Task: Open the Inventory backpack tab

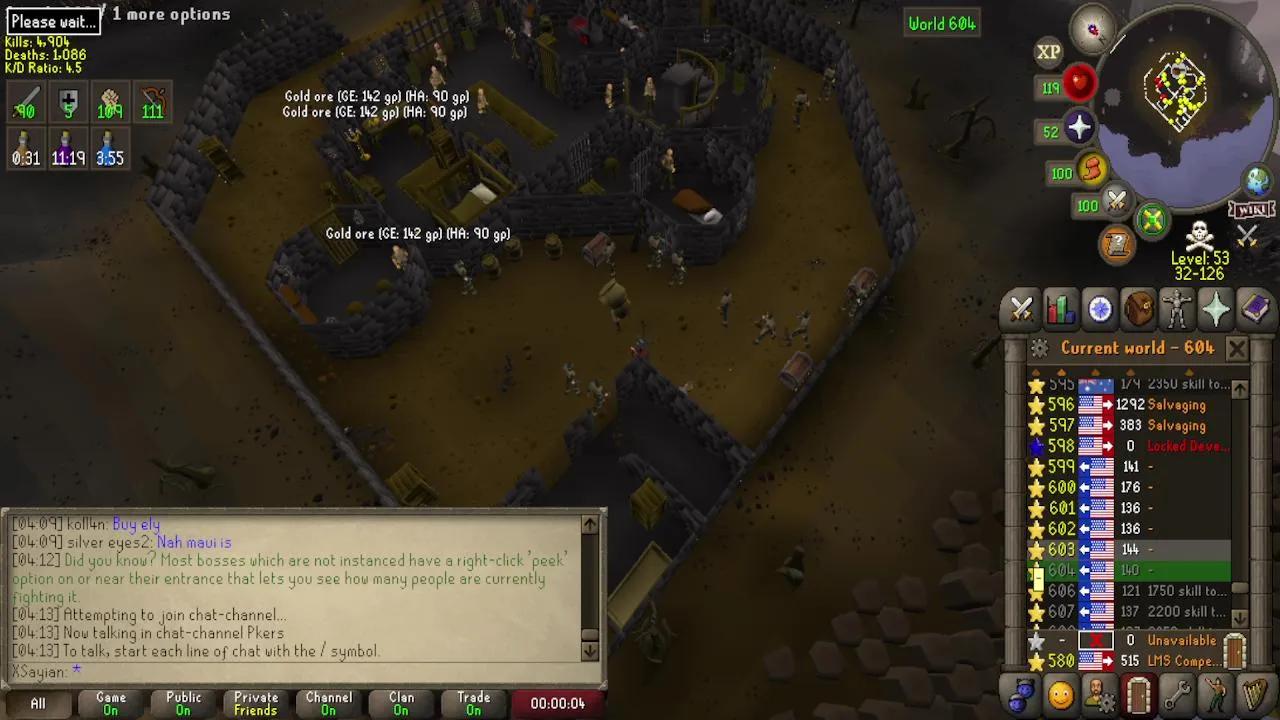Action: pyautogui.click(x=1139, y=310)
